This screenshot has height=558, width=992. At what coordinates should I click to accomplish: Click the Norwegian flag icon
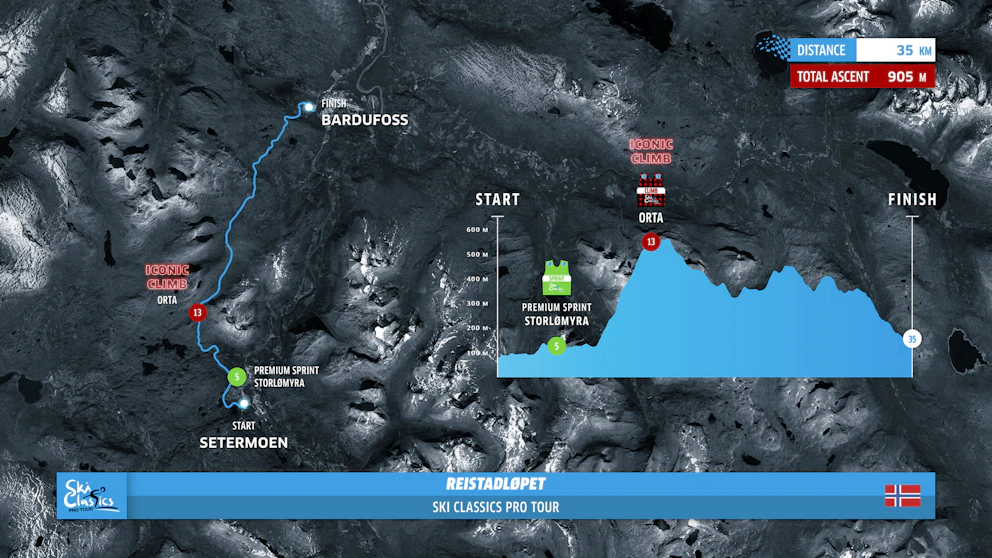[902, 495]
